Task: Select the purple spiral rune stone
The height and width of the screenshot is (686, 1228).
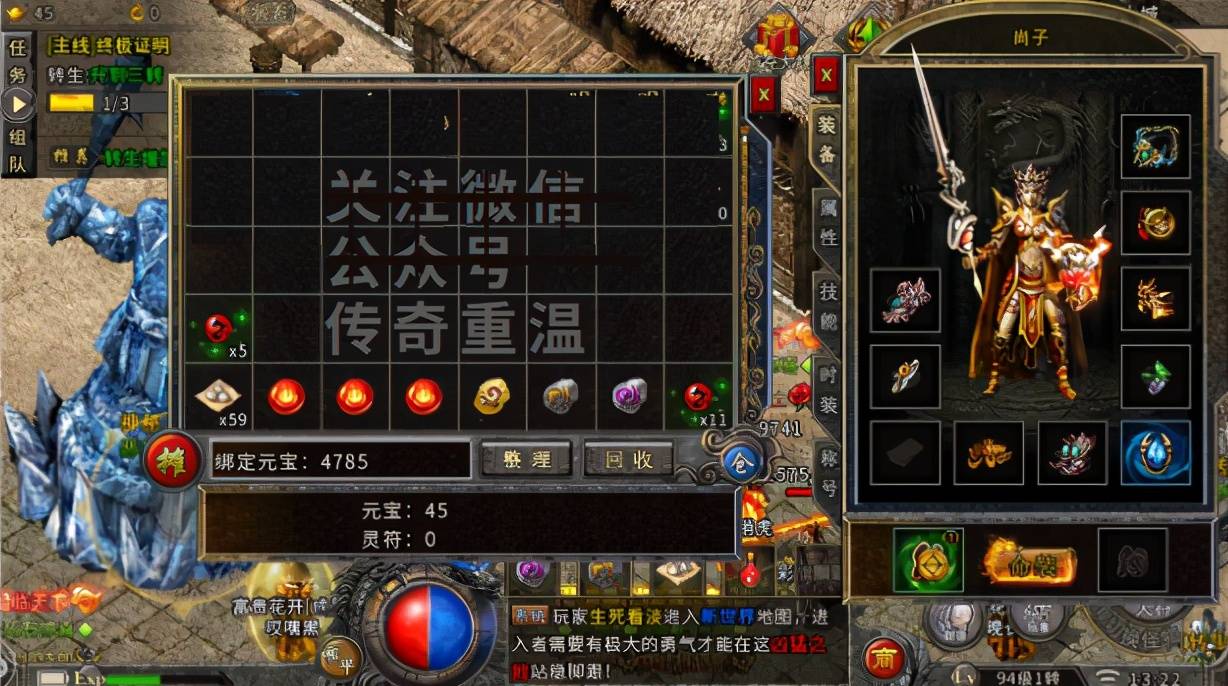Action: coord(630,396)
